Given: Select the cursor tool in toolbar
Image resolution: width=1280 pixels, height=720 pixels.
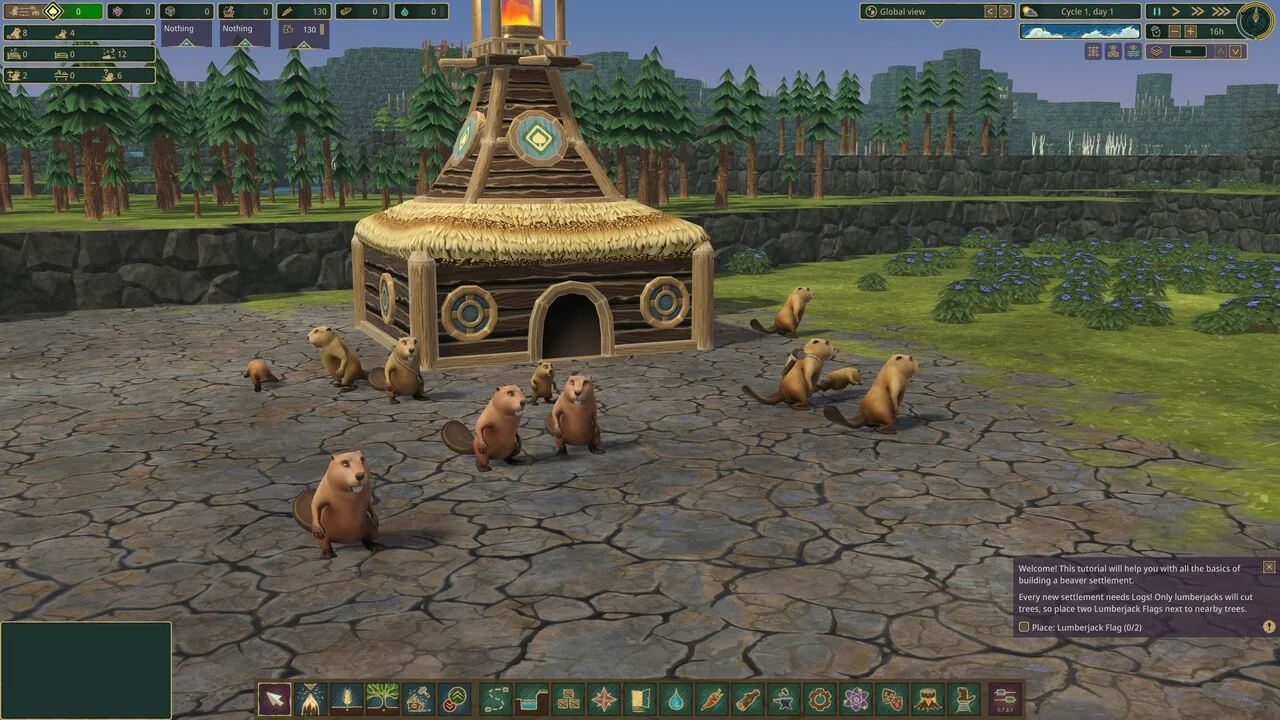Looking at the screenshot, I should pos(274,698).
